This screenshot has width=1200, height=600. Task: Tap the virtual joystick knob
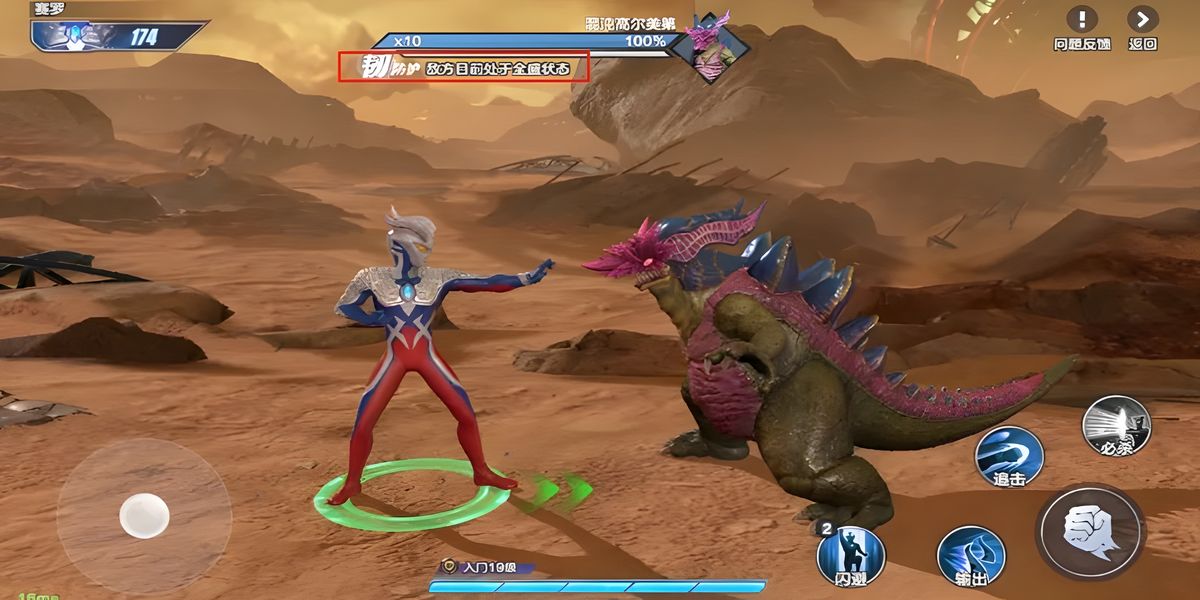[x=144, y=516]
